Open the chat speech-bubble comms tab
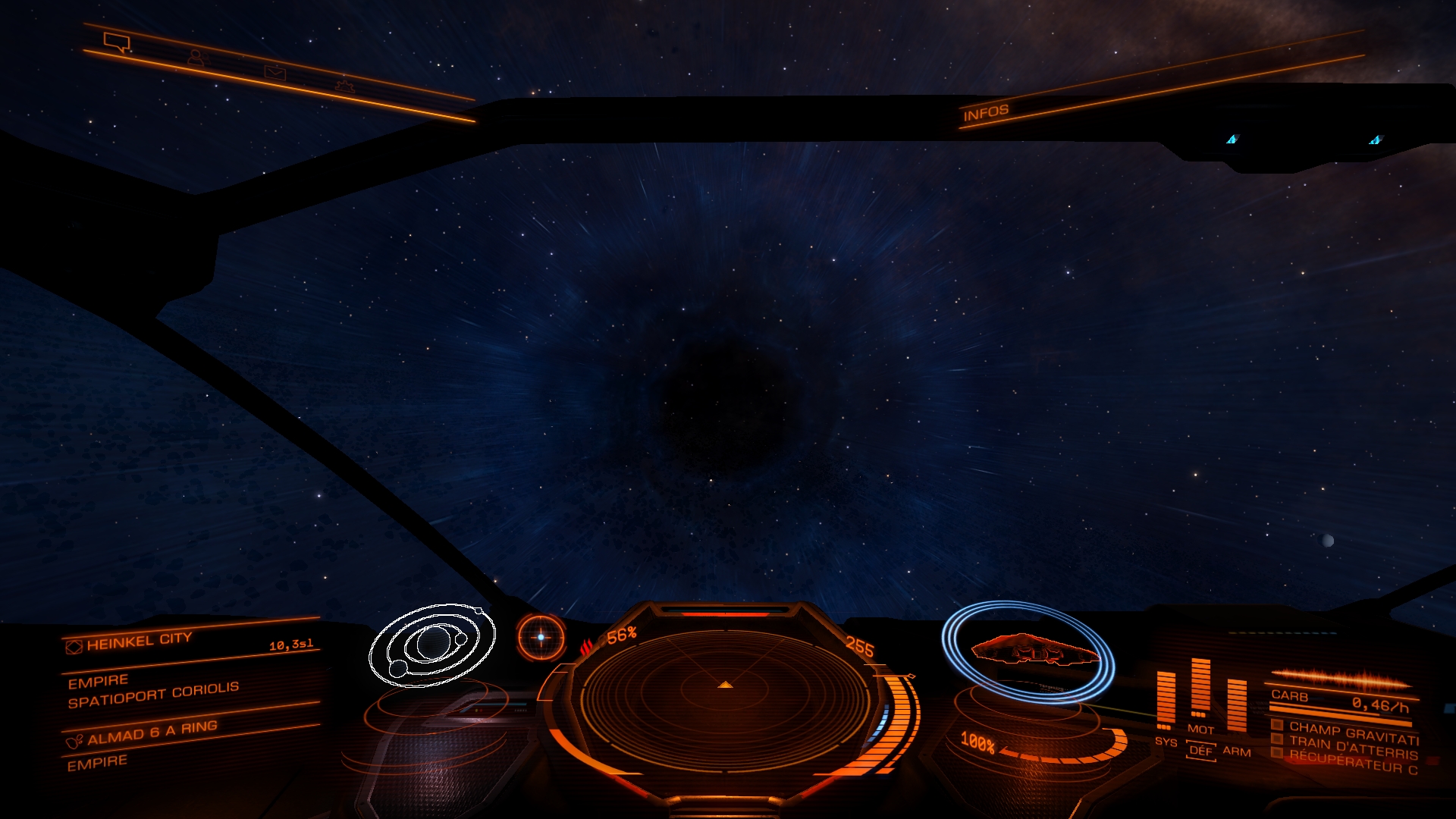 point(118,42)
